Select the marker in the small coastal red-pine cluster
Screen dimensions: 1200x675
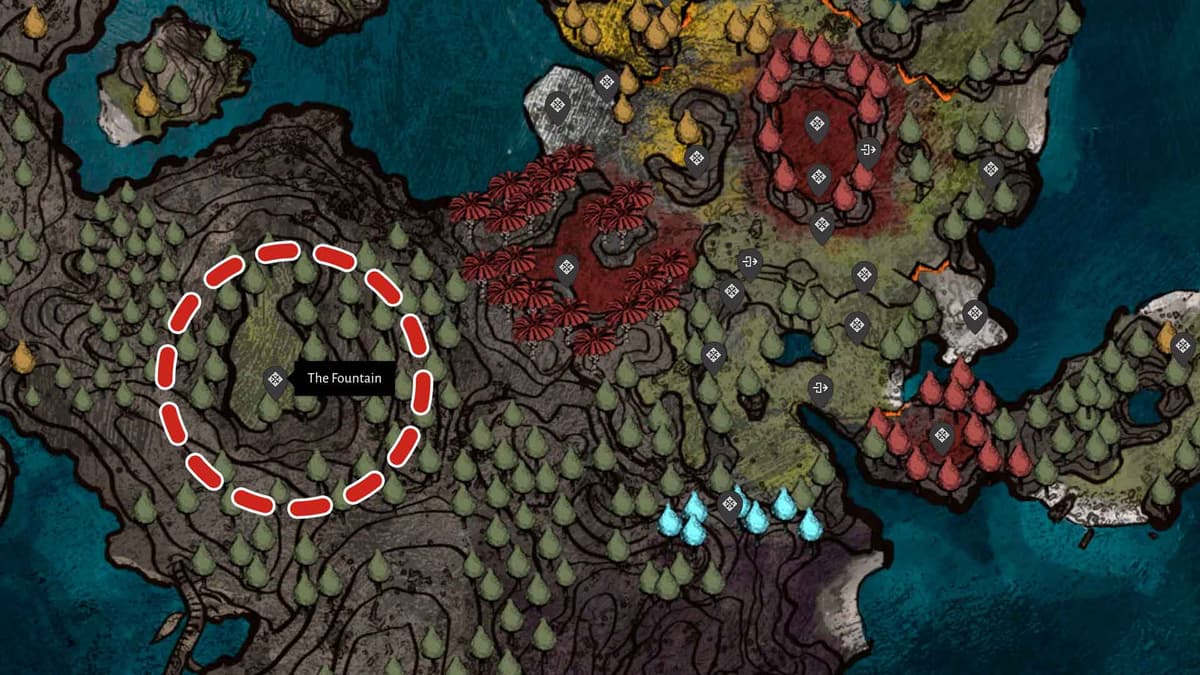click(x=941, y=435)
